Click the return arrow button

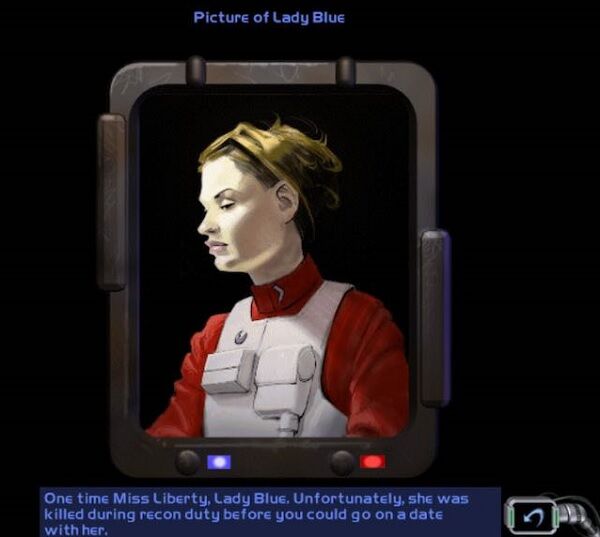pyautogui.click(x=535, y=513)
